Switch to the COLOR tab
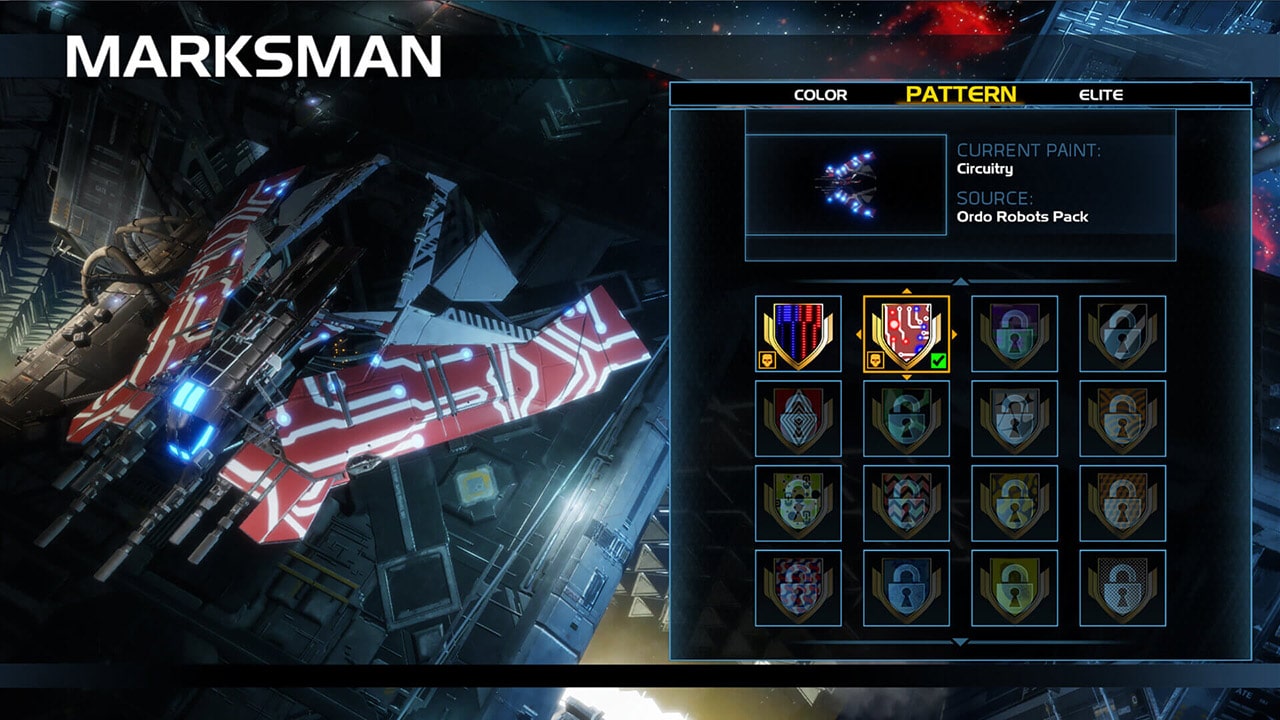The width and height of the screenshot is (1280, 720). [x=820, y=95]
